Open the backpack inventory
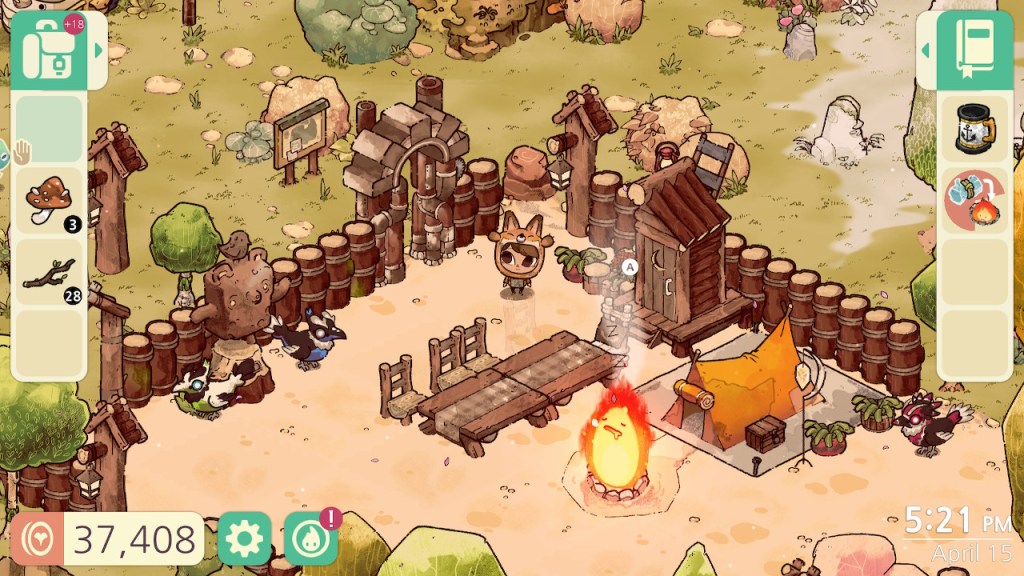 [x=50, y=50]
